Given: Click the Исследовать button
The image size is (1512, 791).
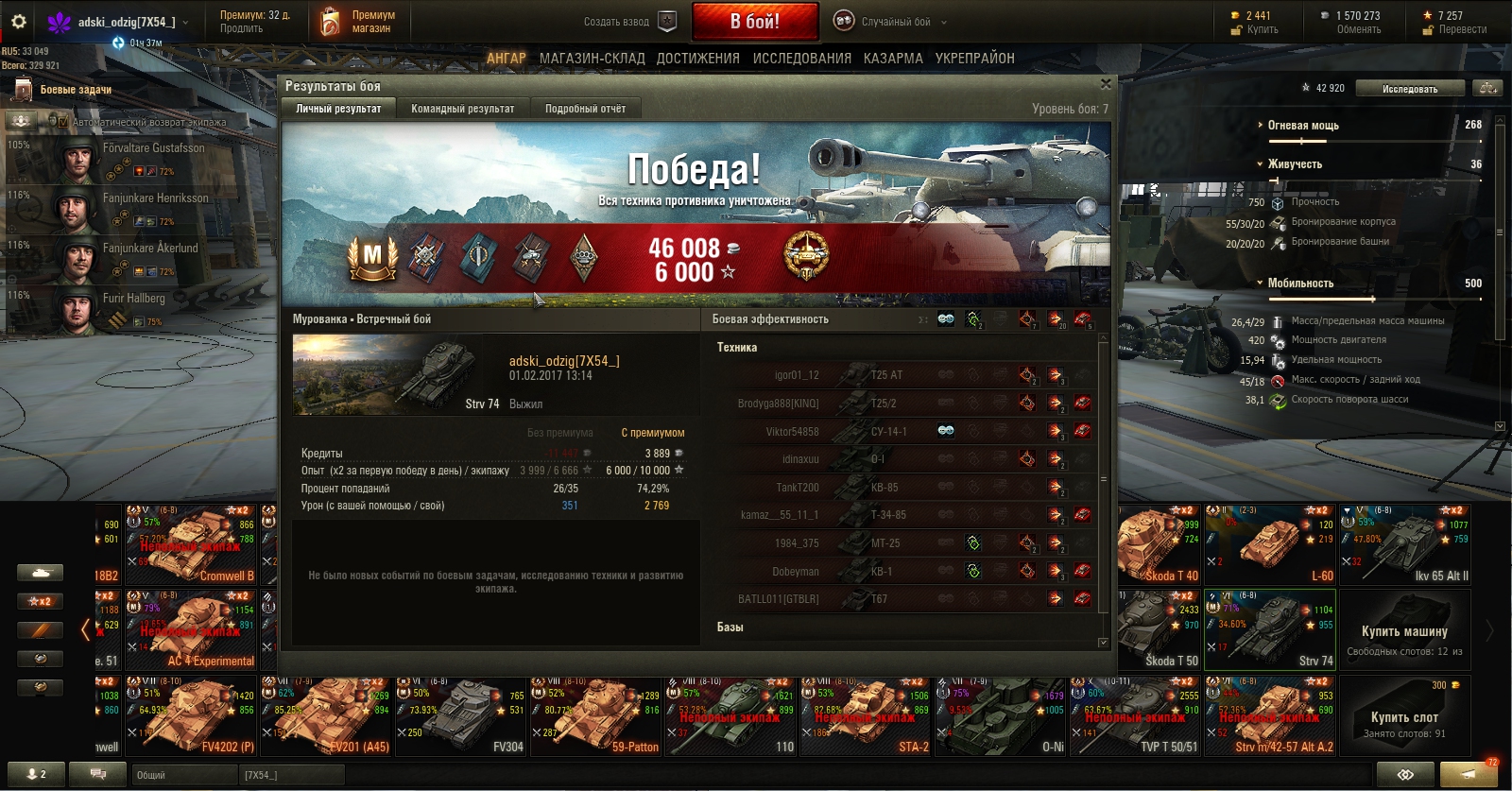Looking at the screenshot, I should click(x=1409, y=89).
